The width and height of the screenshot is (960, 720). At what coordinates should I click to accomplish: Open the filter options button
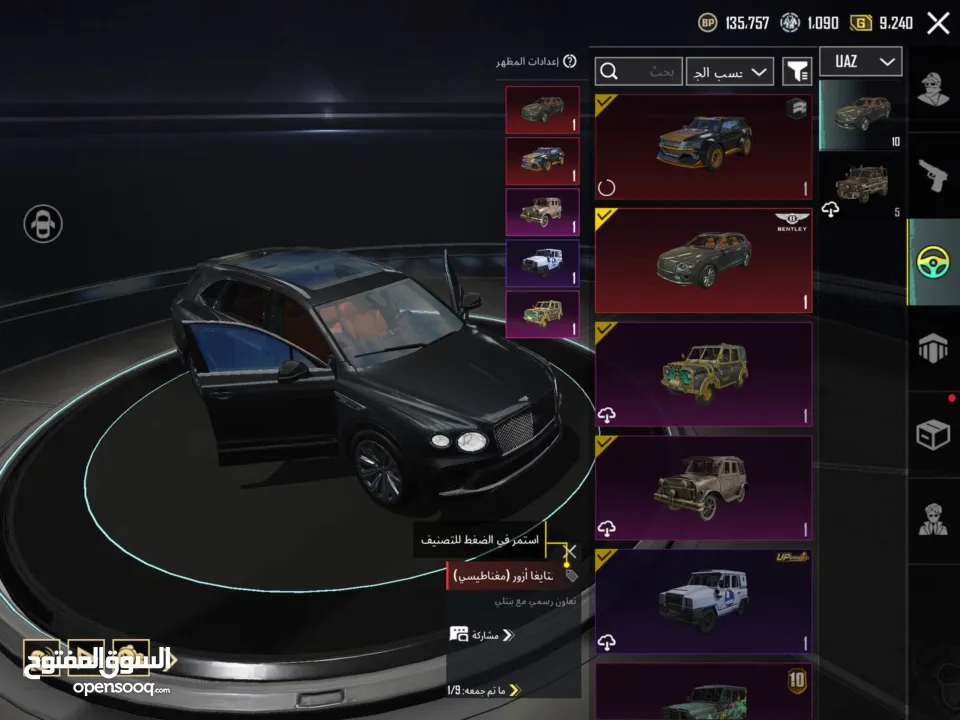pyautogui.click(x=797, y=71)
